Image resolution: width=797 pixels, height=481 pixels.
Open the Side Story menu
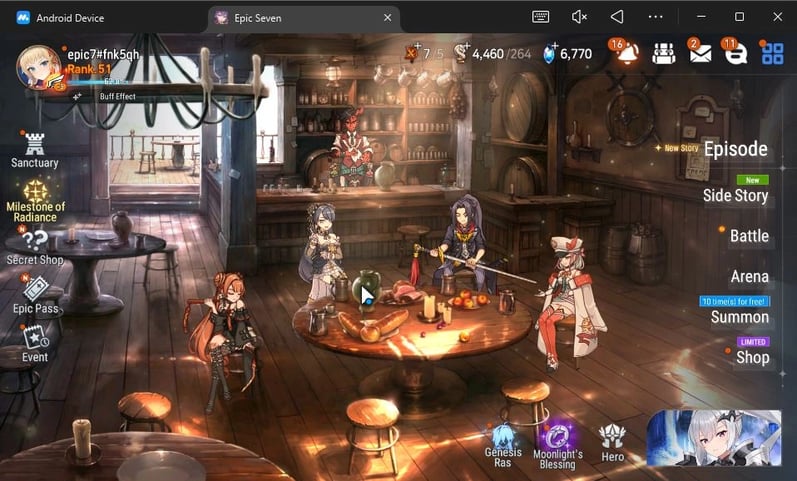click(735, 195)
